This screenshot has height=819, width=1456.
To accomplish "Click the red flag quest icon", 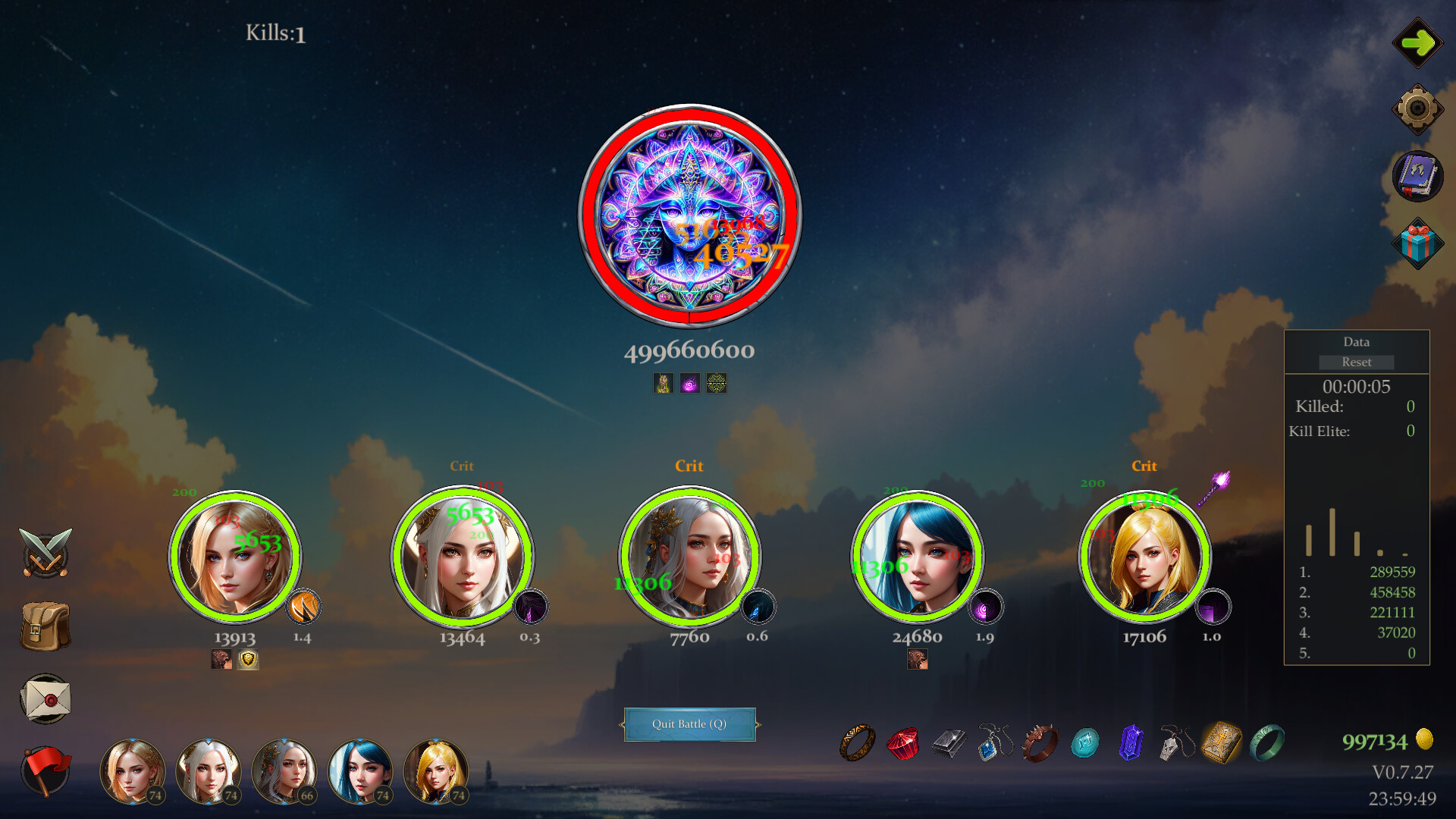I will (45, 770).
